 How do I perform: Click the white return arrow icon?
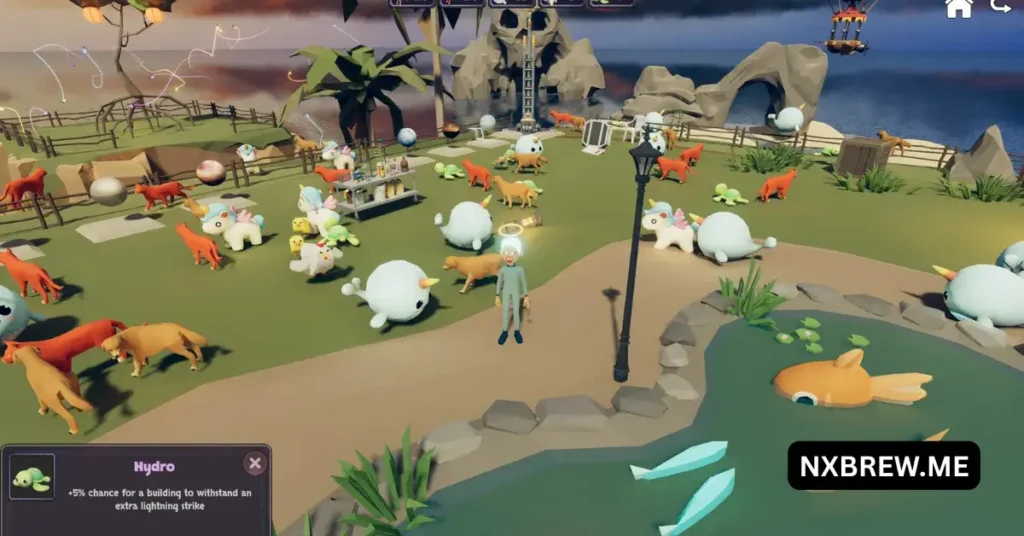point(1000,7)
